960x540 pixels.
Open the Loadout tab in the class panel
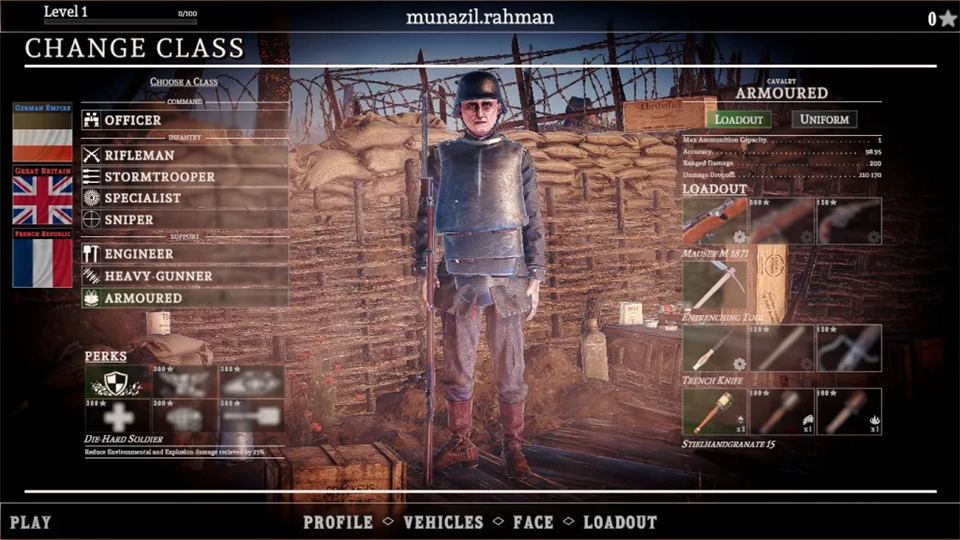[x=739, y=120]
